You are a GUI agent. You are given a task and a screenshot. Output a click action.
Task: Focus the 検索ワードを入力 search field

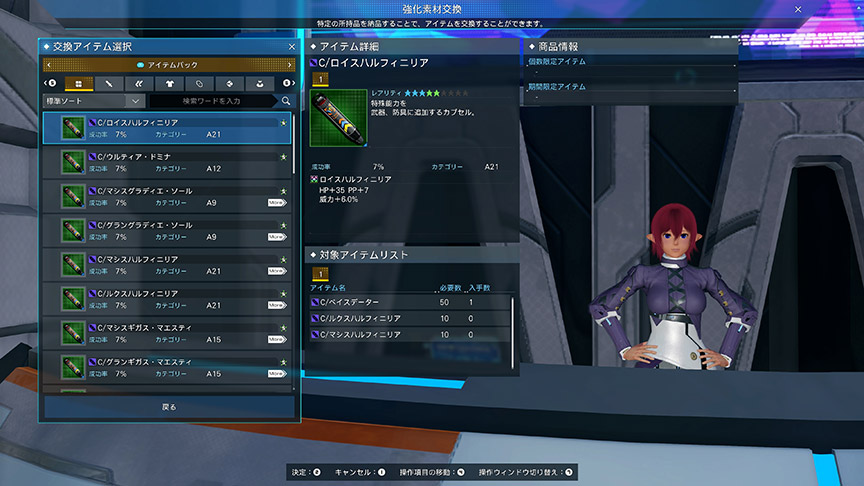[212, 101]
